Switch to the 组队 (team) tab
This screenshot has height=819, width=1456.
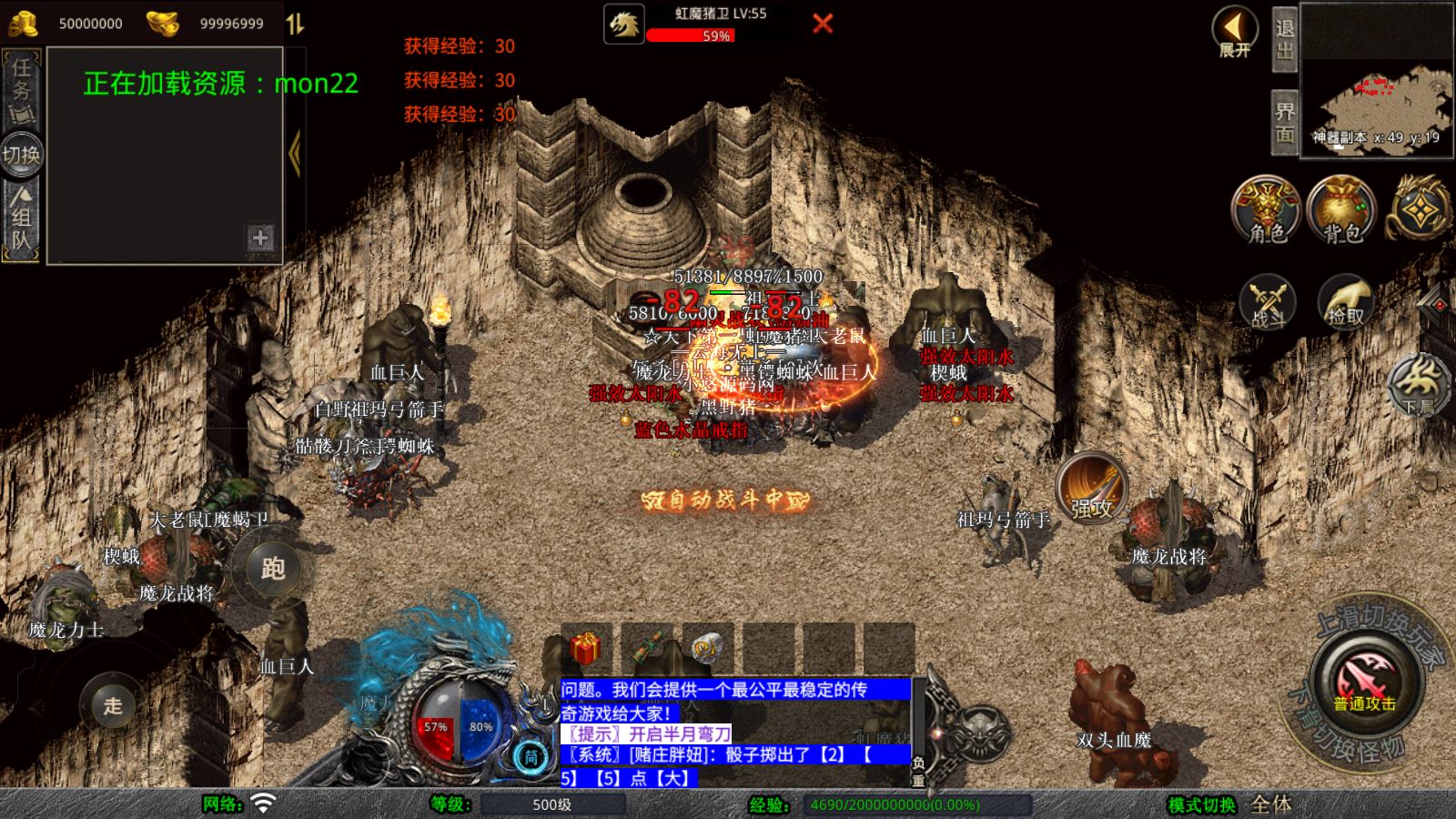(21, 219)
